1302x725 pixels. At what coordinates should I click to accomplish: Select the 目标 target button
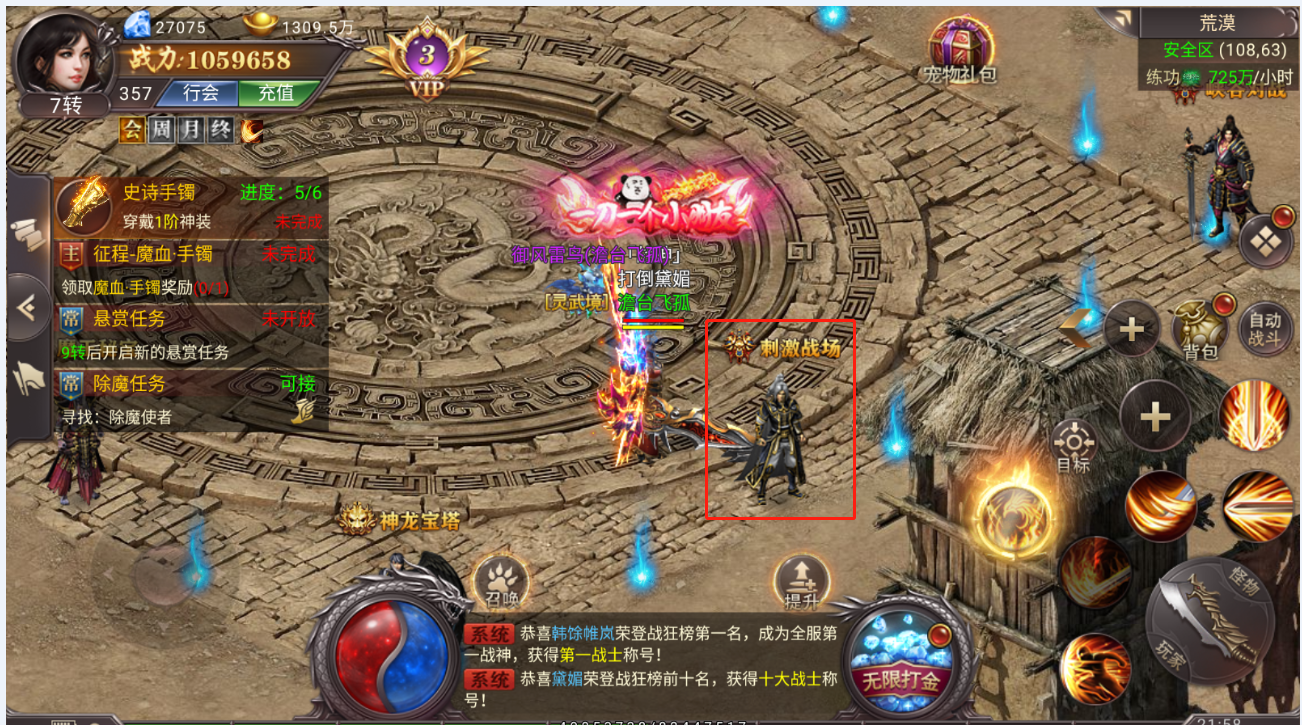pos(1075,446)
